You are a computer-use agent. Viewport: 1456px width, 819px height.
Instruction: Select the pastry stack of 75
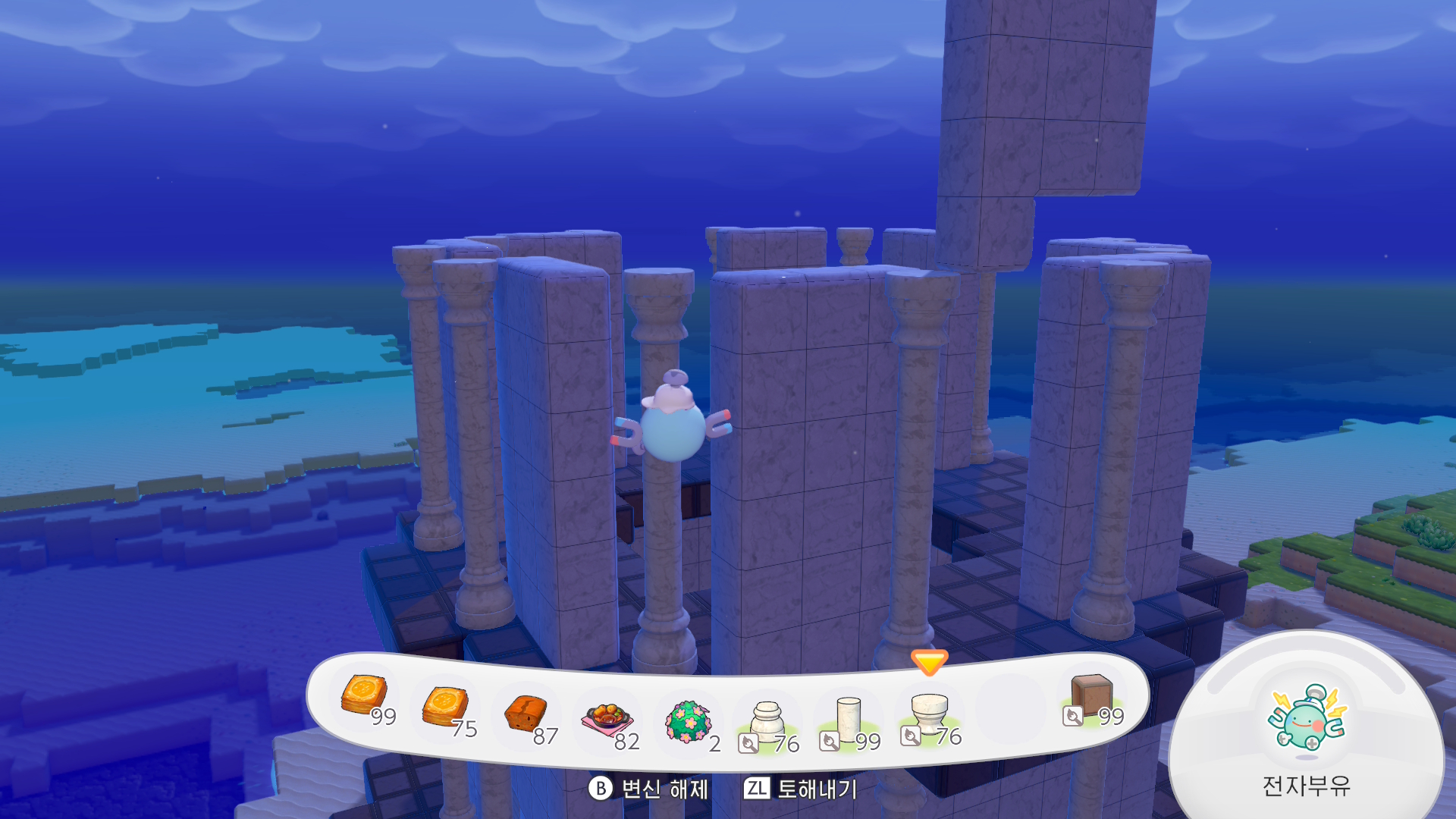[445, 707]
